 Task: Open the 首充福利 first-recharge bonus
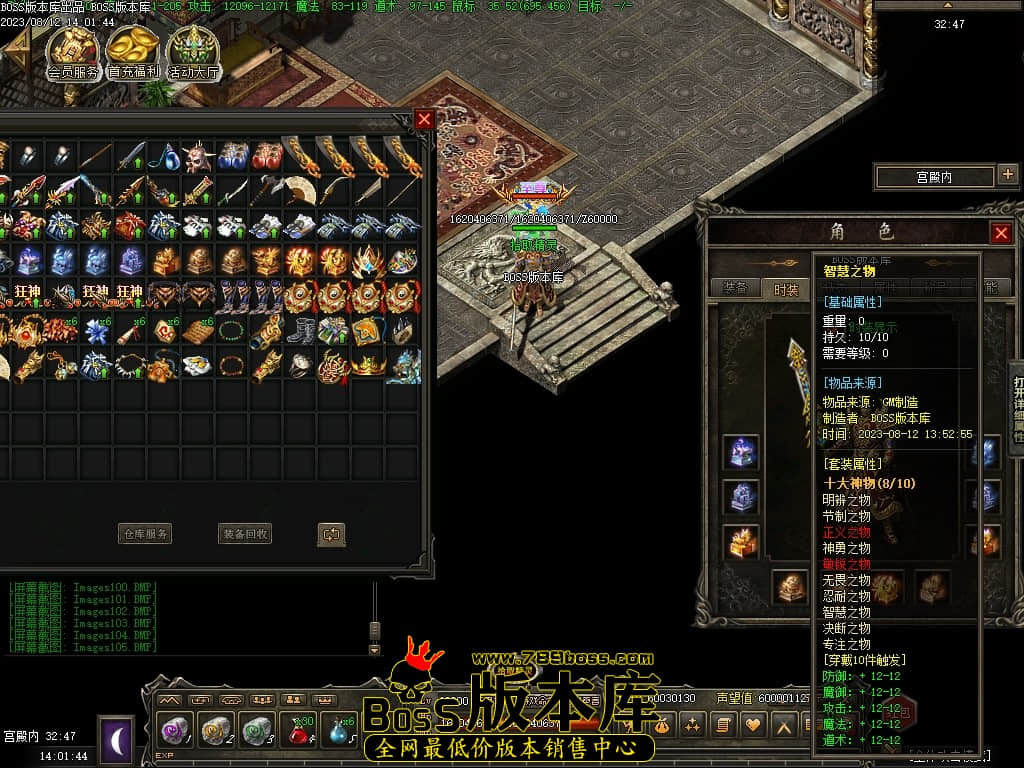coord(133,52)
